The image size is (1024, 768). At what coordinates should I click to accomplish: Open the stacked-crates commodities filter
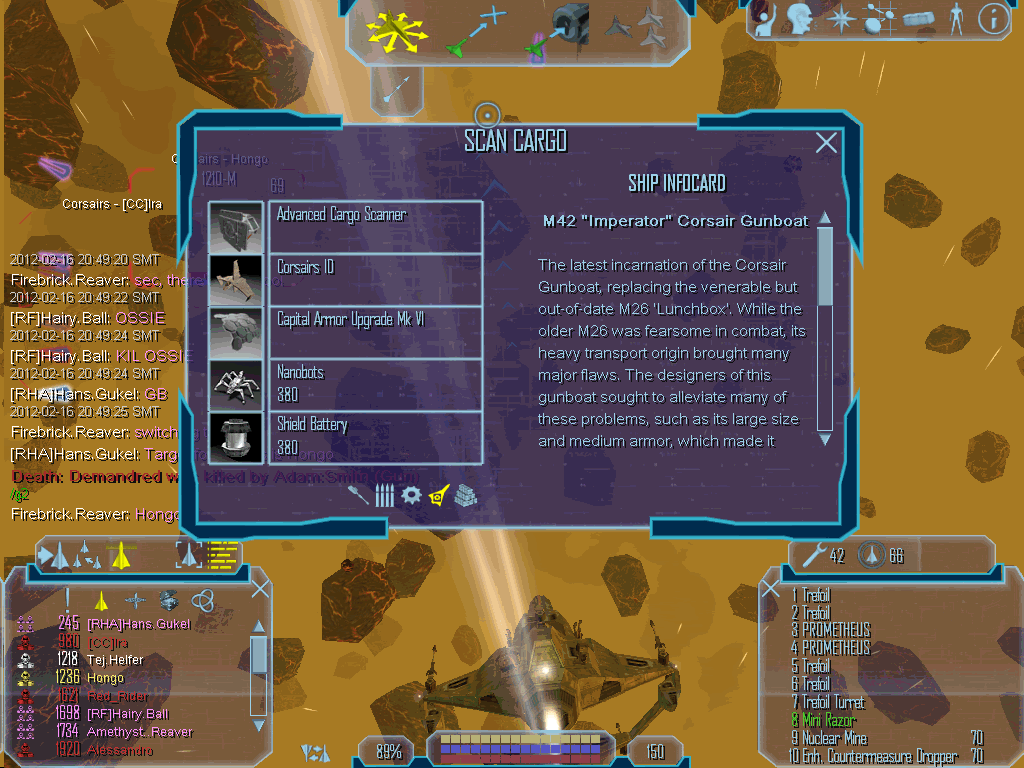pos(465,495)
